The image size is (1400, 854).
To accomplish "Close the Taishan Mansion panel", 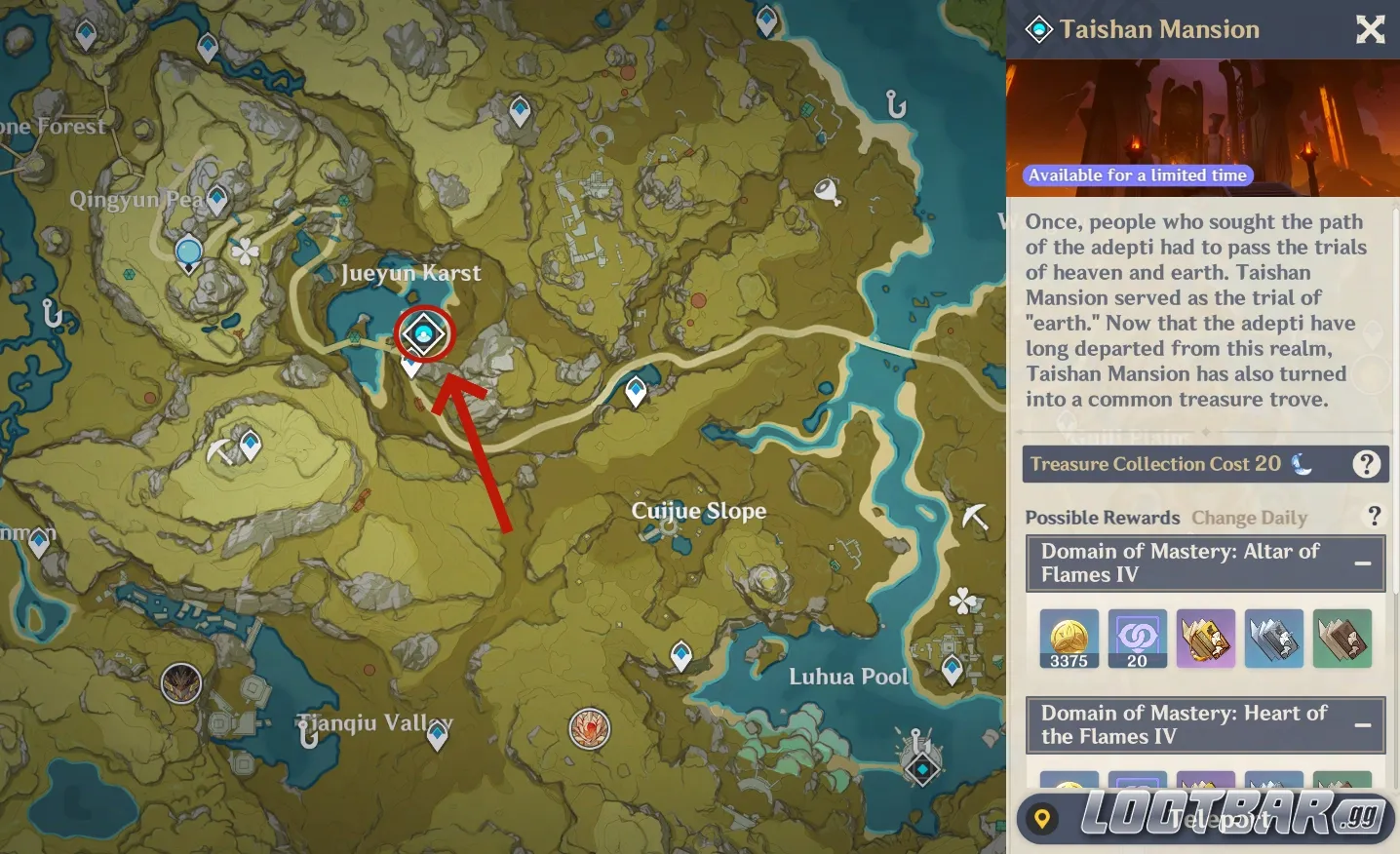I will (x=1370, y=30).
